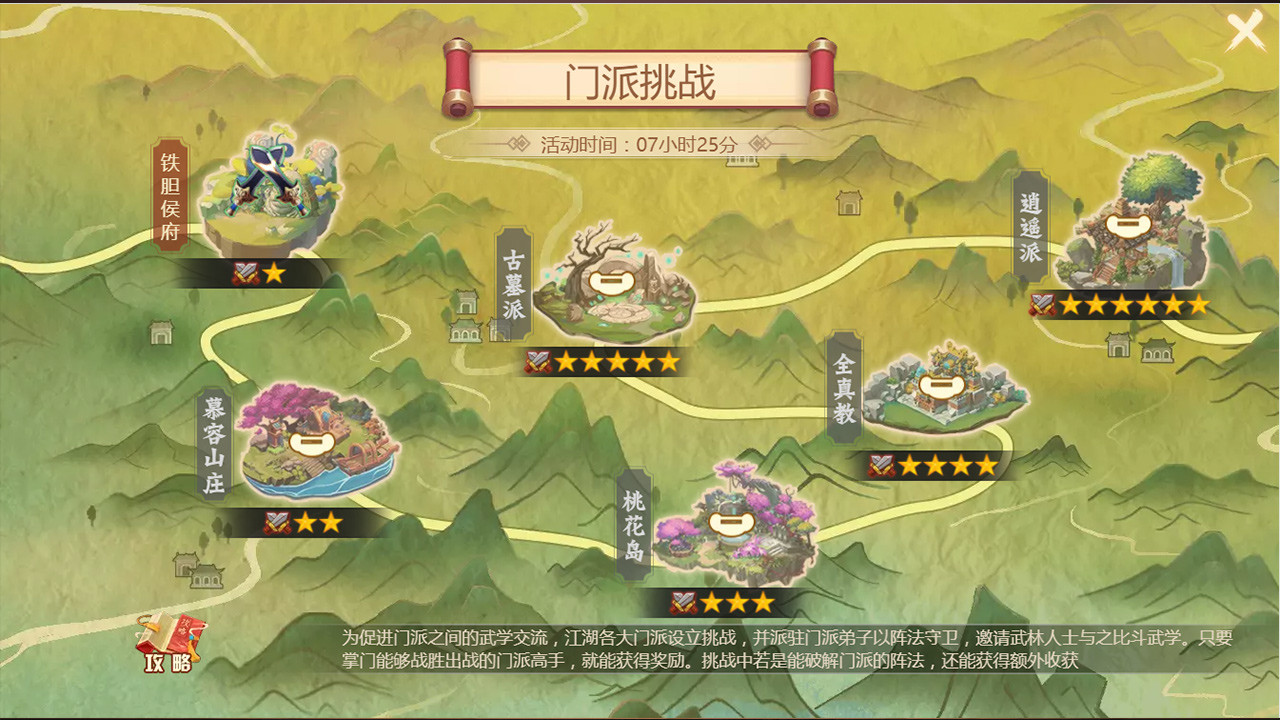Select the 古墓派 sect on the map

click(610, 285)
